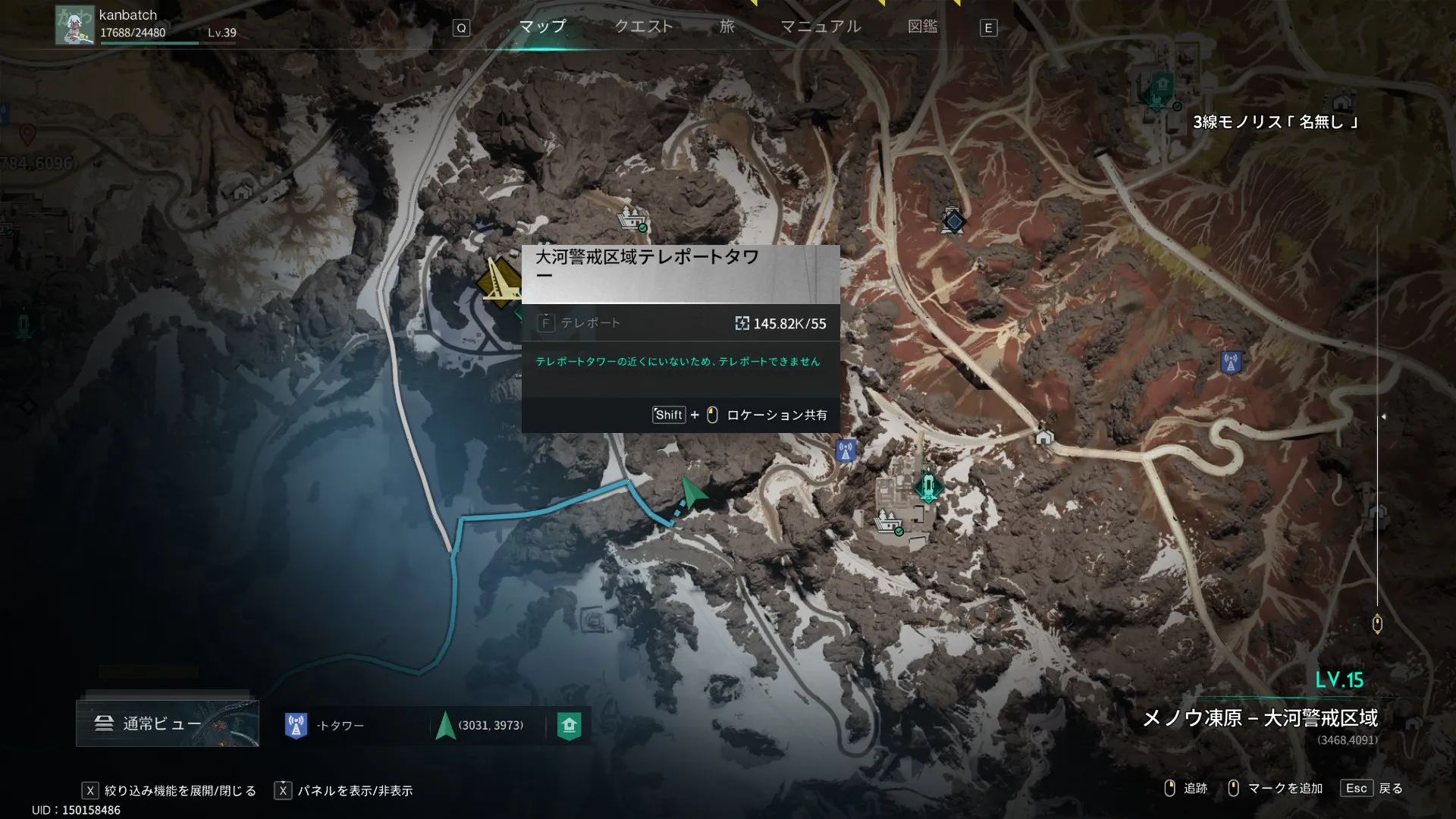Open the マニュアル tab

click(x=821, y=27)
